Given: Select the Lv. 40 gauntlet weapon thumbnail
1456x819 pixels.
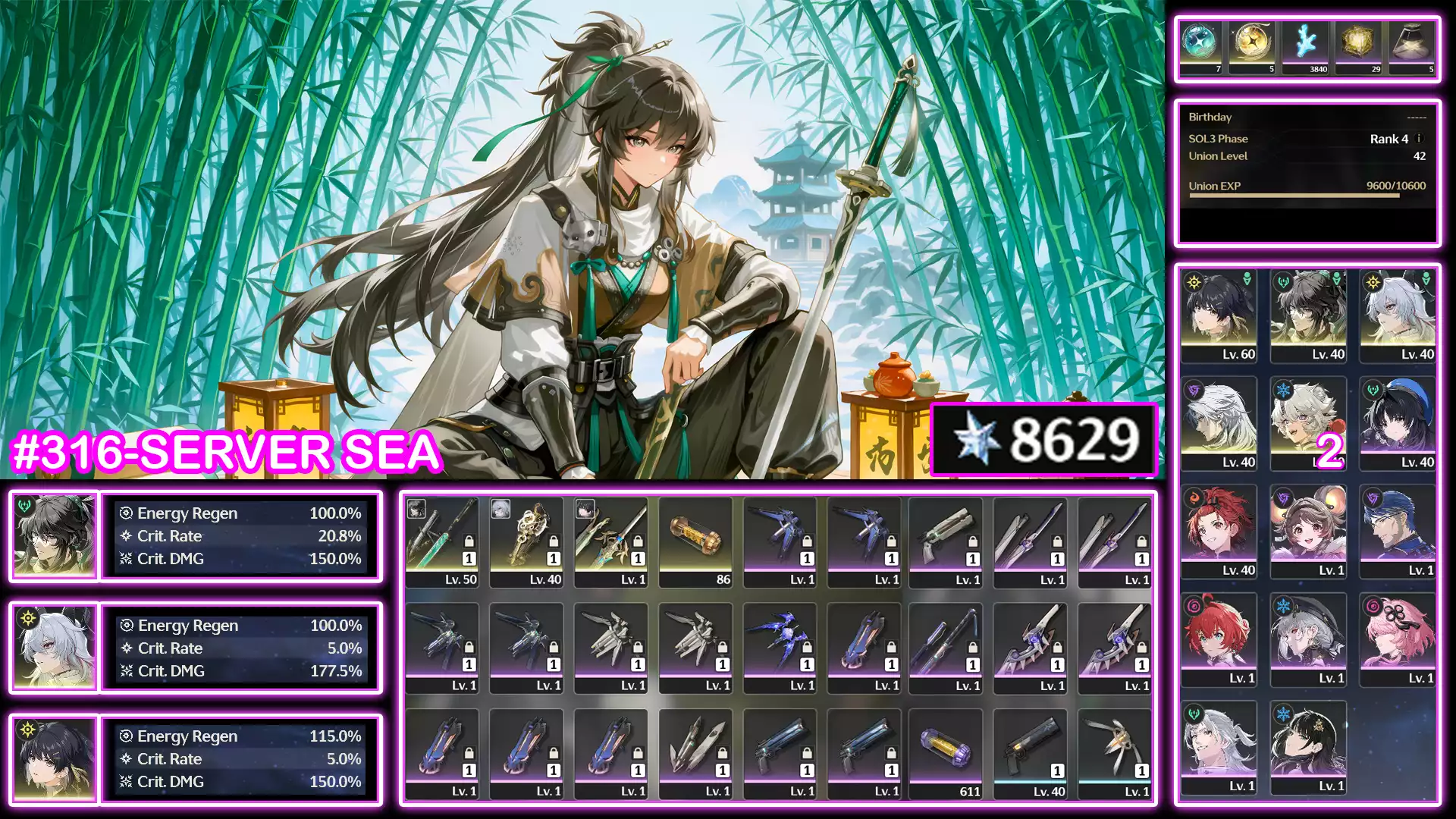Looking at the screenshot, I should [x=527, y=535].
